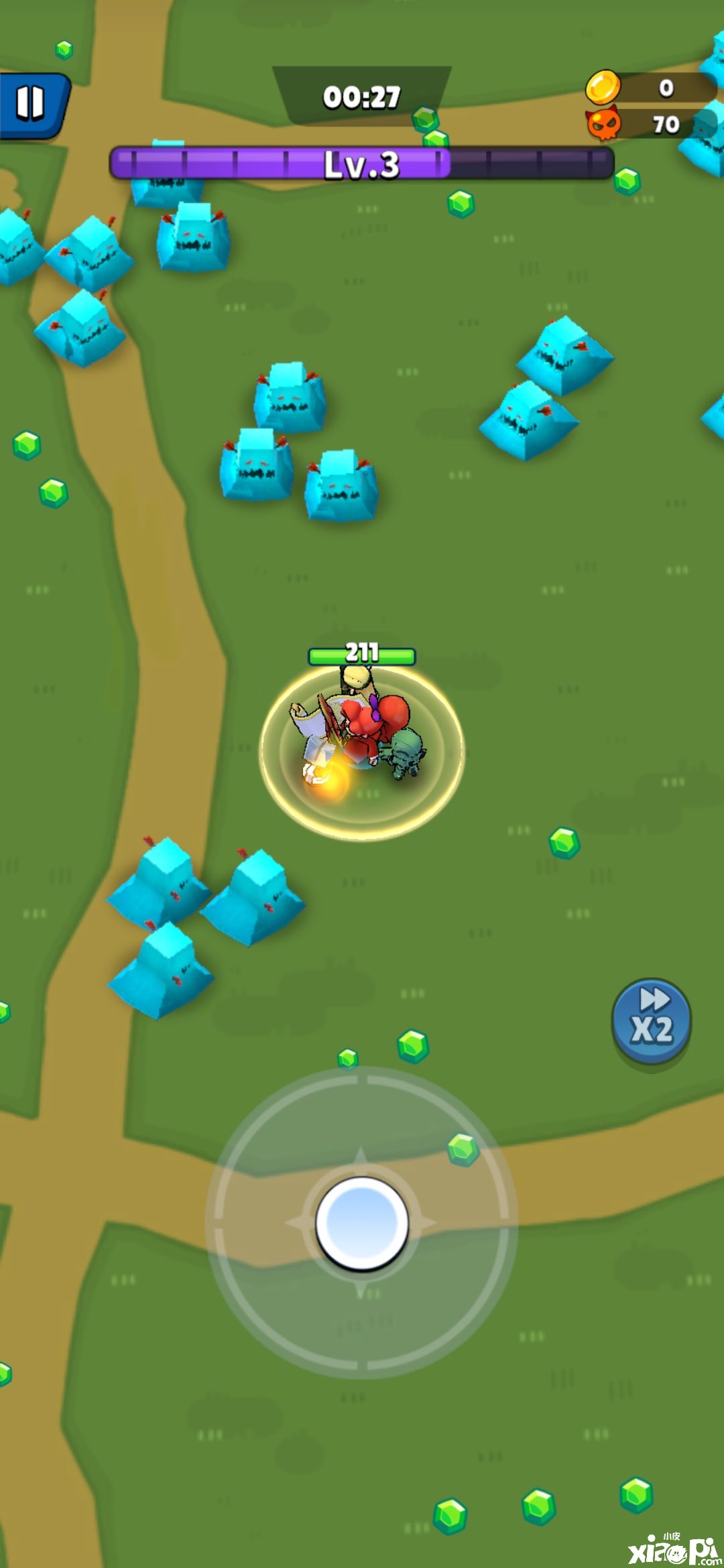Pause the game with the pause button
Image resolution: width=724 pixels, height=1568 pixels.
click(32, 105)
